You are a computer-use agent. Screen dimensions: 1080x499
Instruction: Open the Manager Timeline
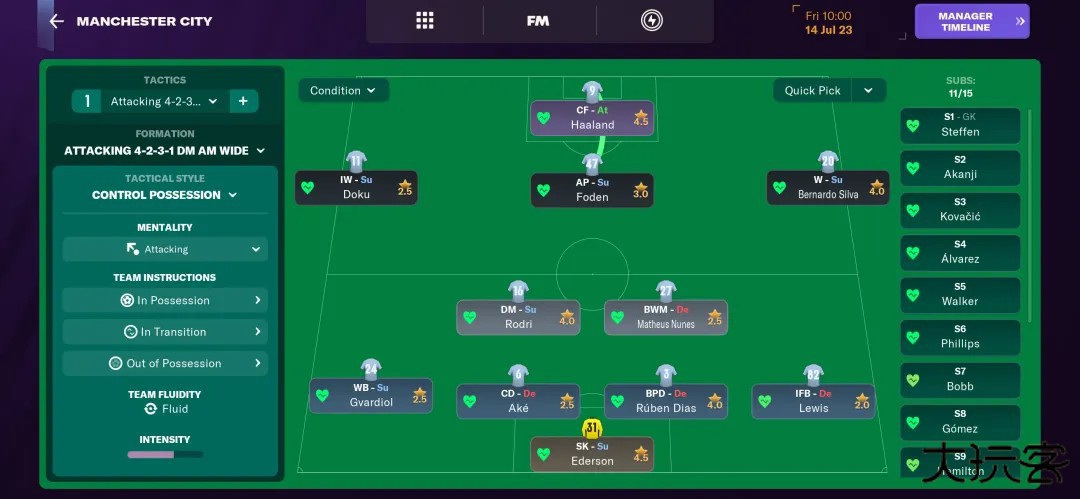[x=971, y=21]
